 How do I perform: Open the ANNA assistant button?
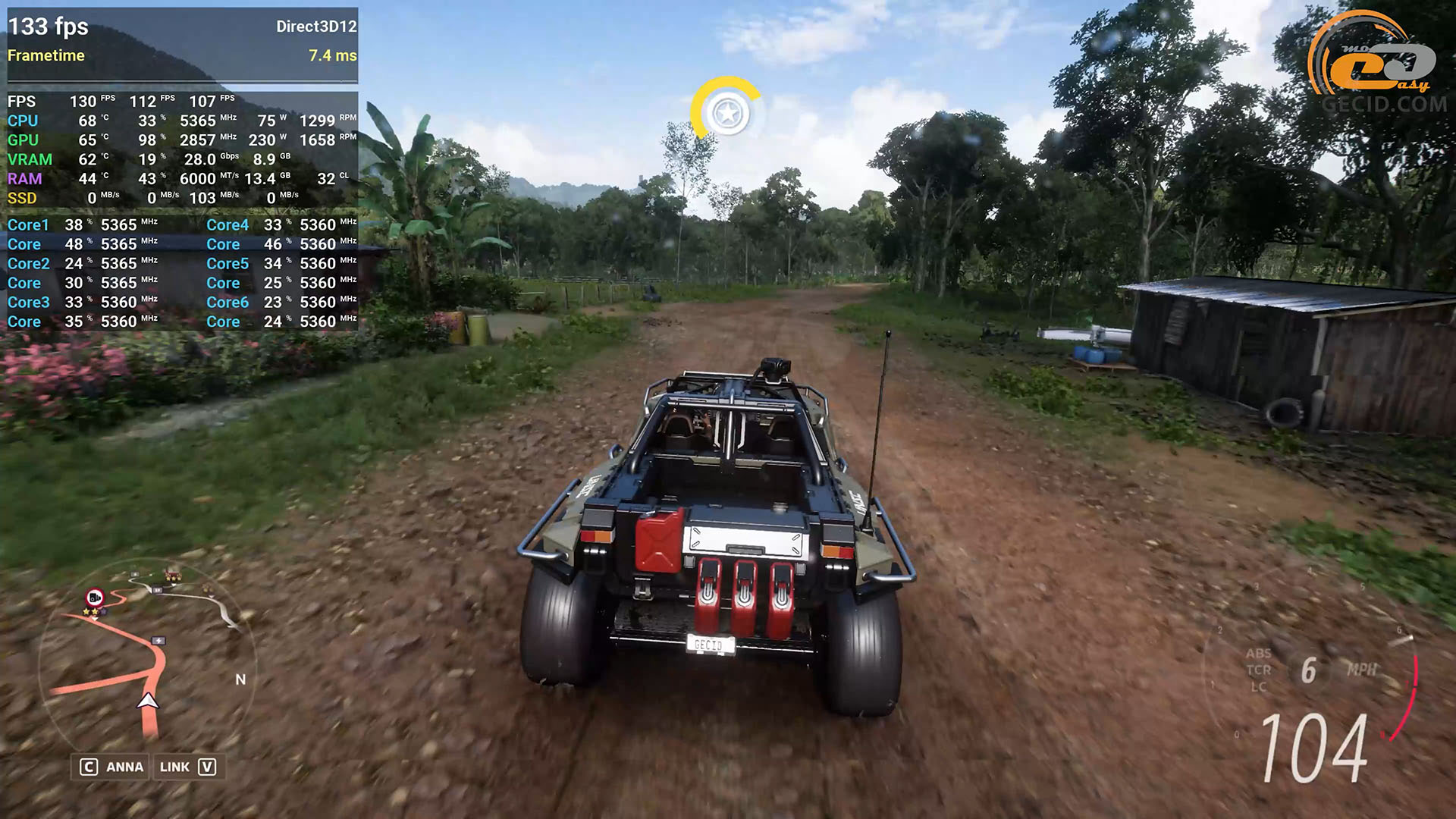[111, 767]
